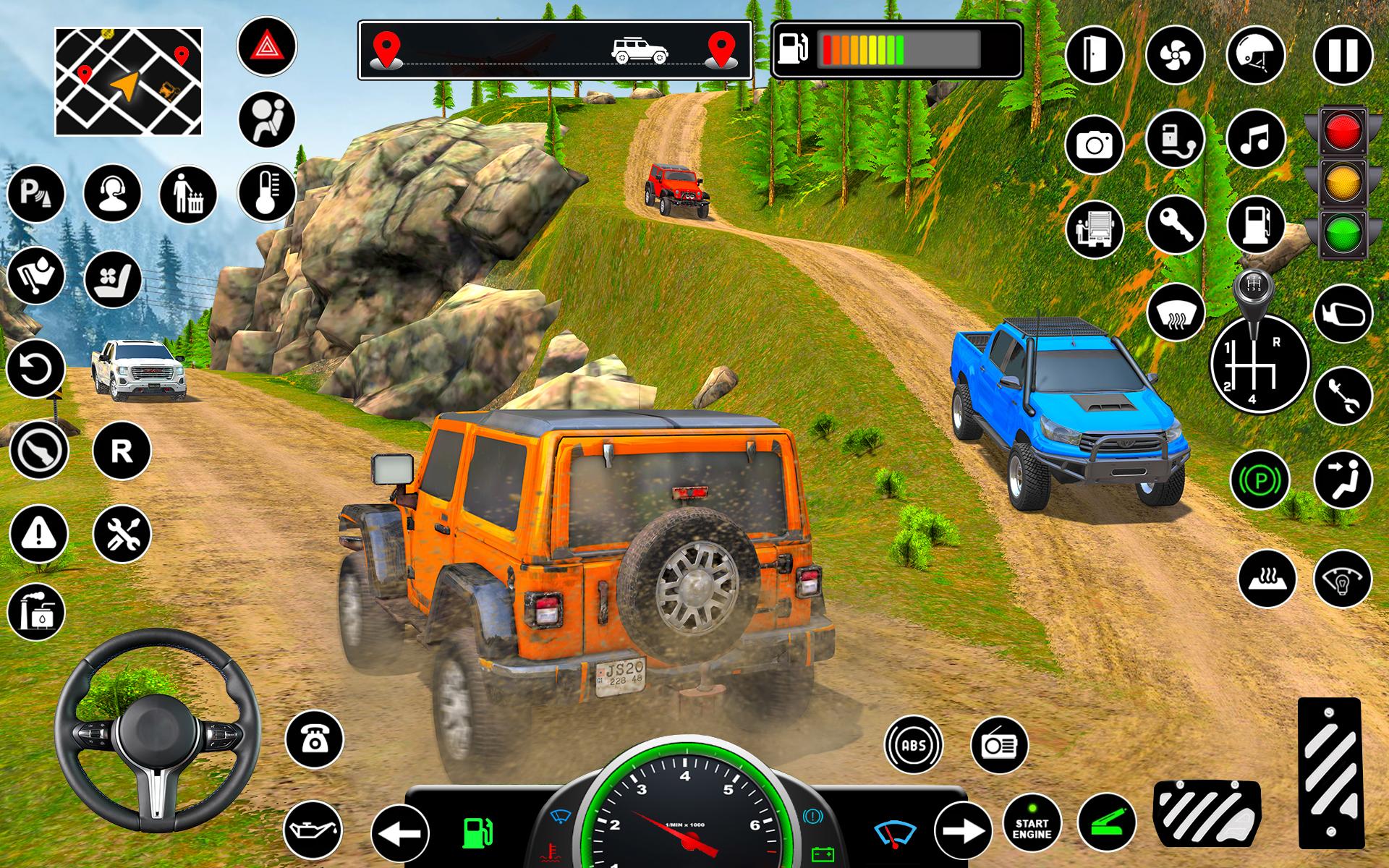Open the fuel pump option
The image size is (1389, 868).
coord(1257,224)
